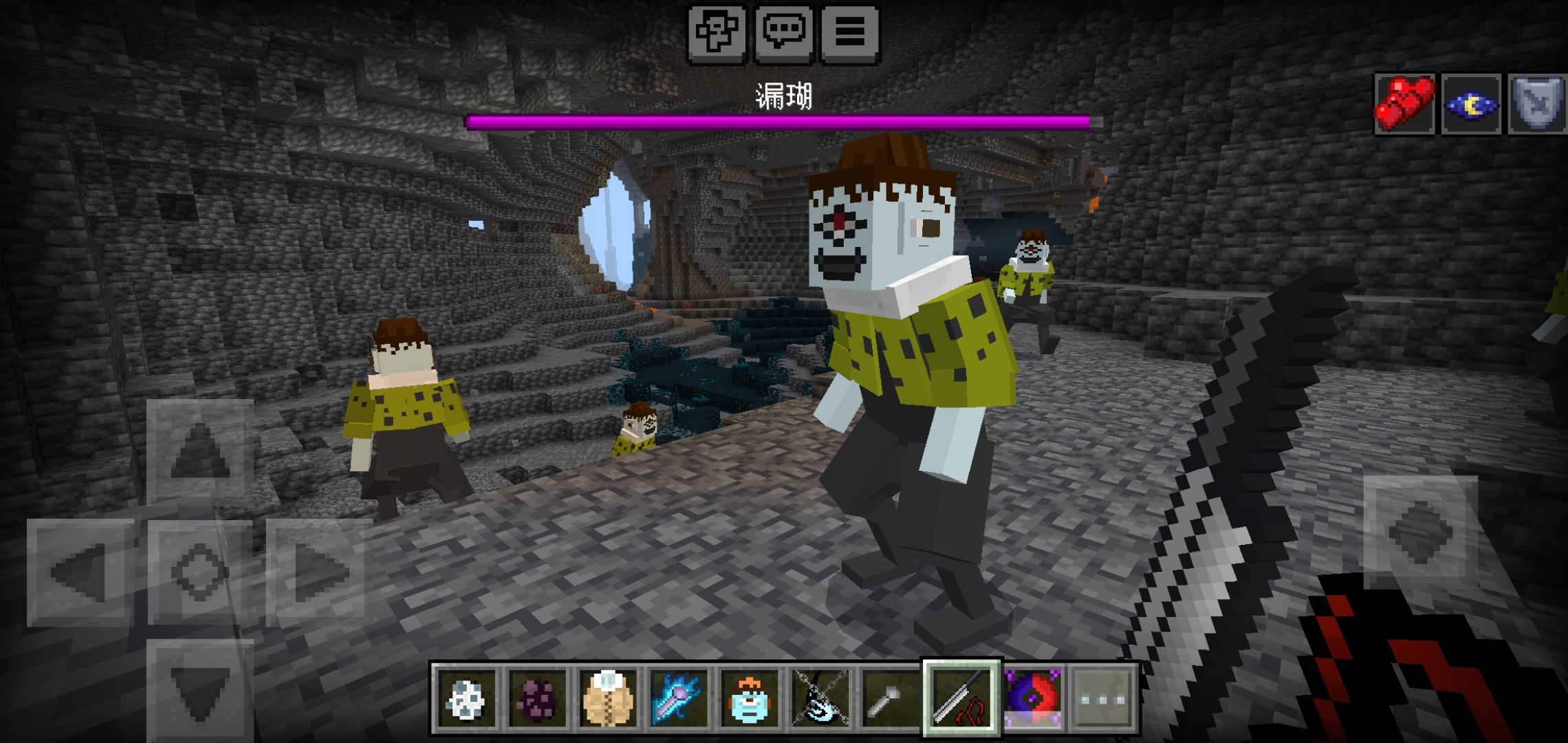Open the pause menu with three bars
1568x743 pixels.
click(x=850, y=32)
